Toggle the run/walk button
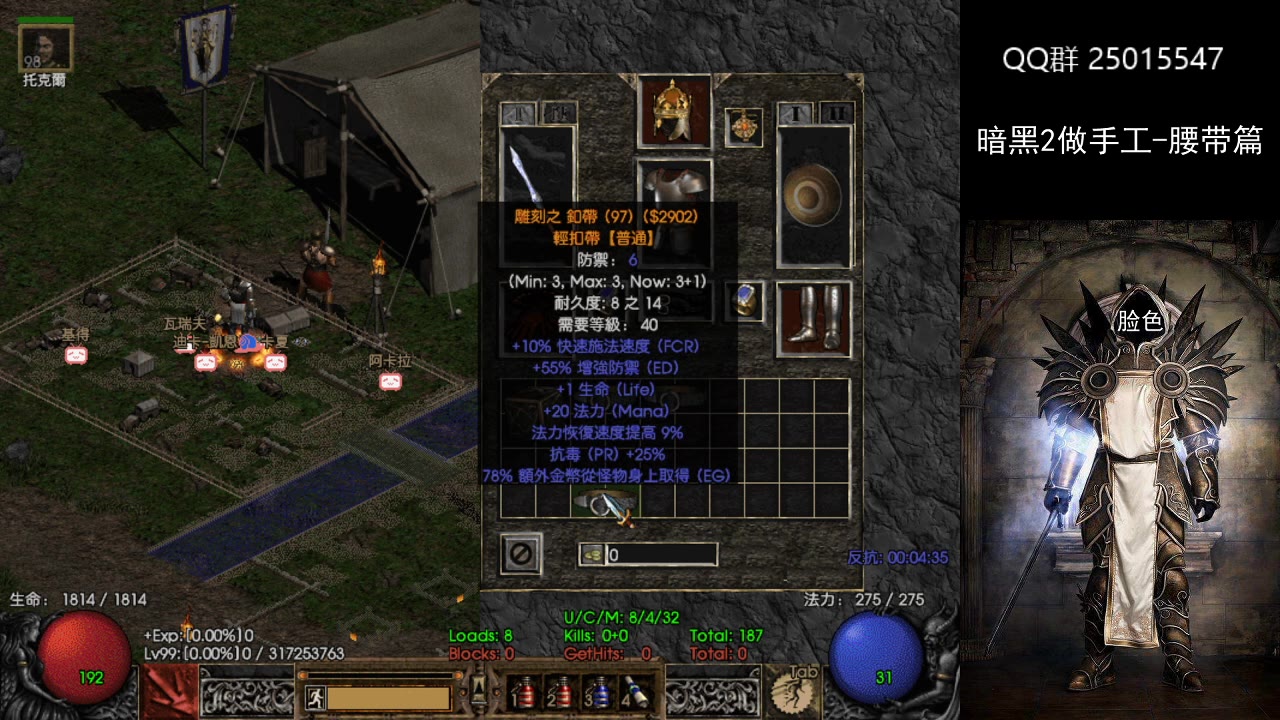 314,696
